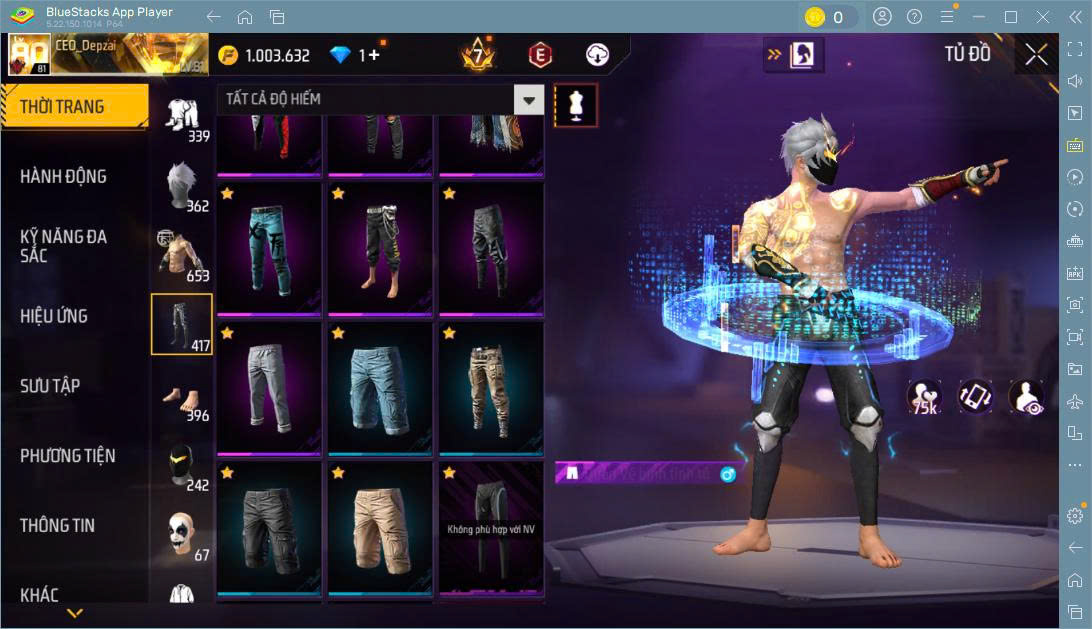
Task: Select the shoes category showing 396
Action: click(181, 394)
